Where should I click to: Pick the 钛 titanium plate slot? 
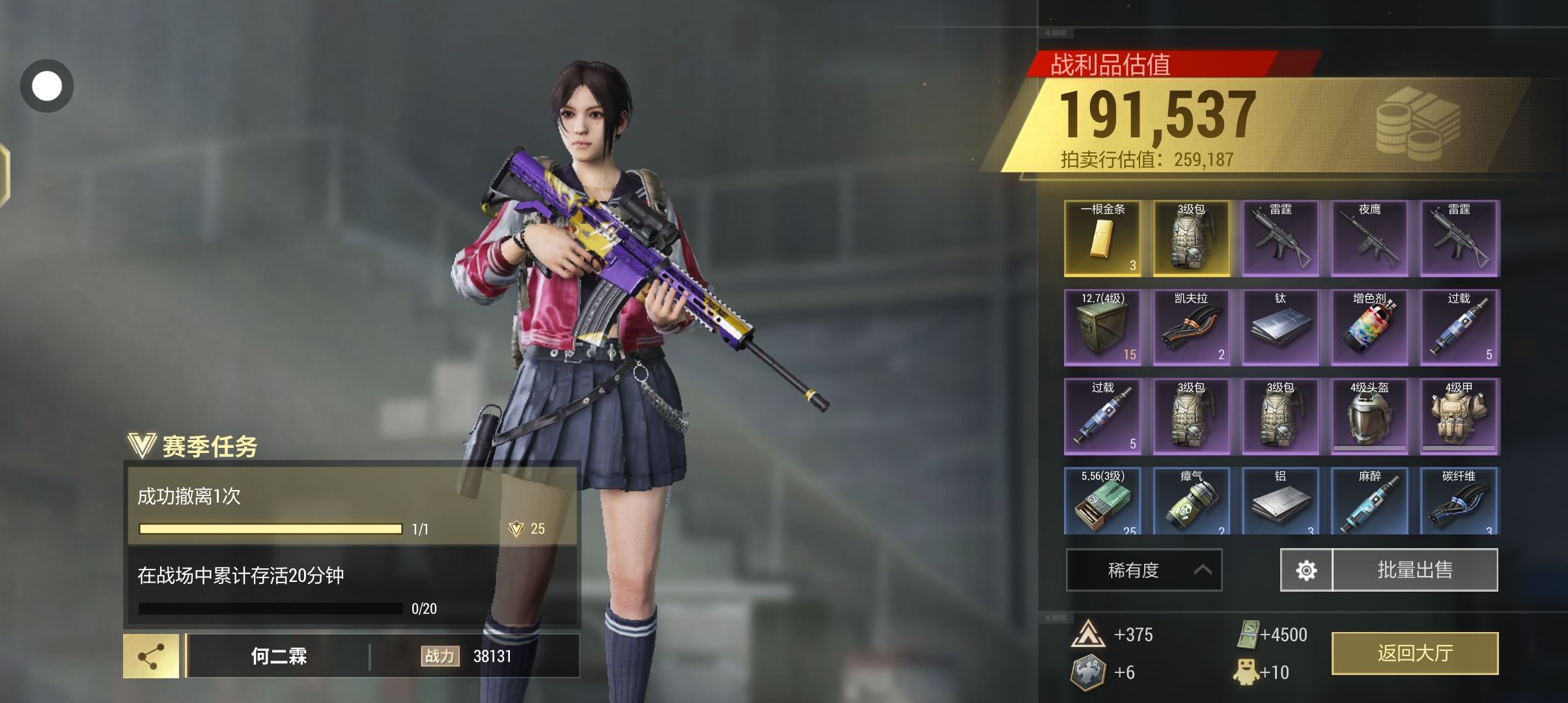(1280, 327)
